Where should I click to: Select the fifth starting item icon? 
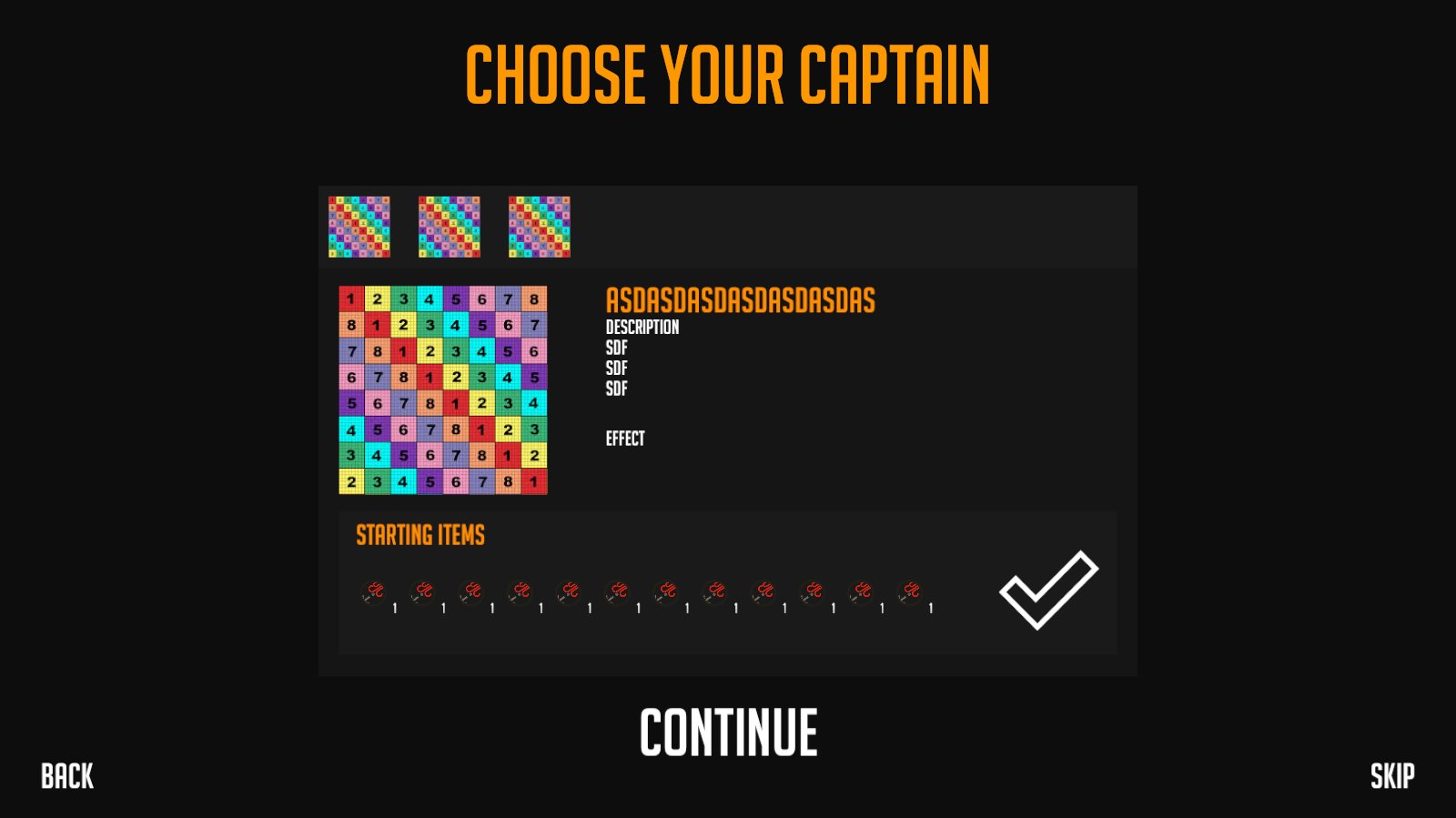(x=569, y=591)
